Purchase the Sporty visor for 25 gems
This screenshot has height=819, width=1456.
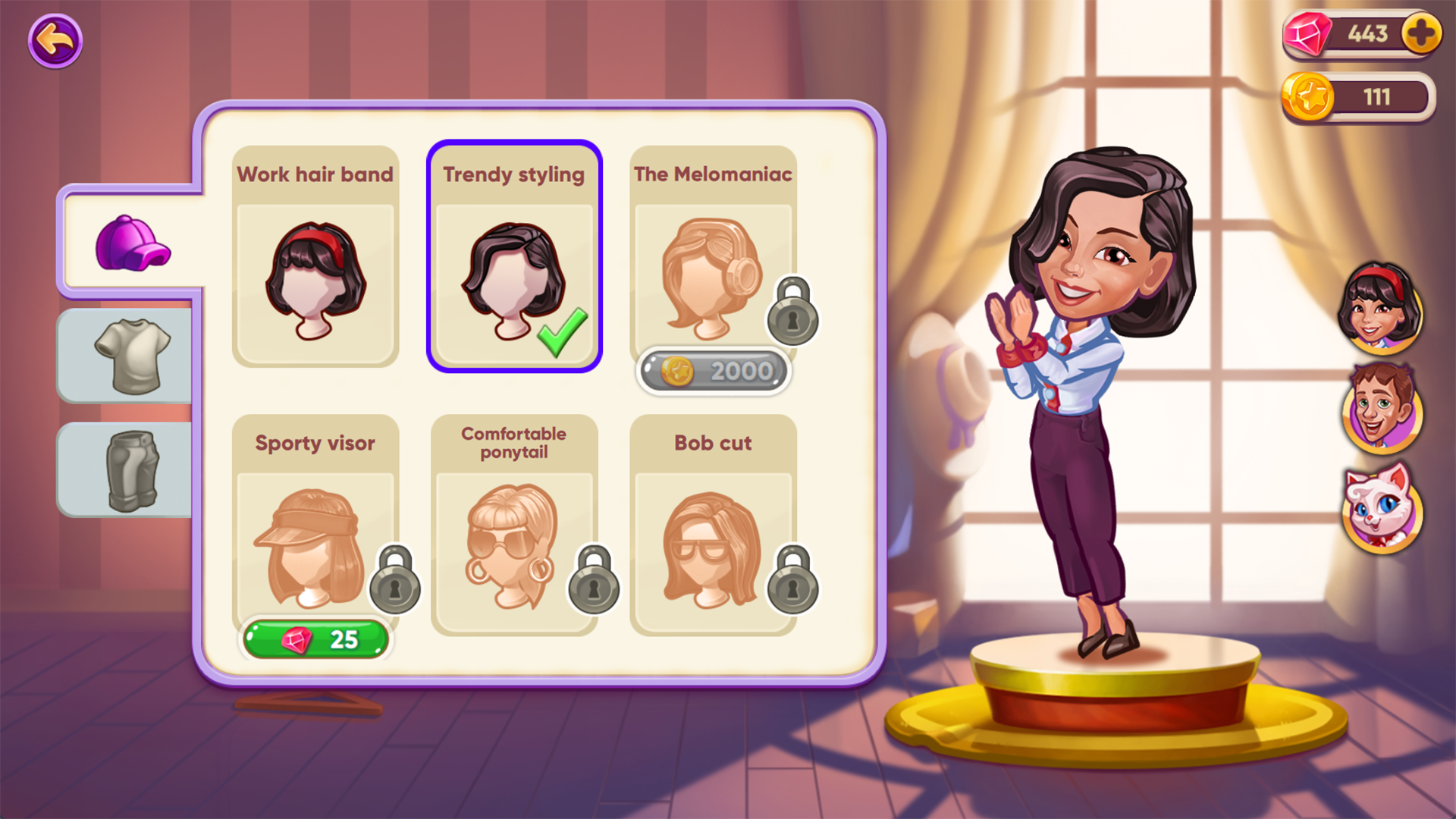tap(315, 639)
